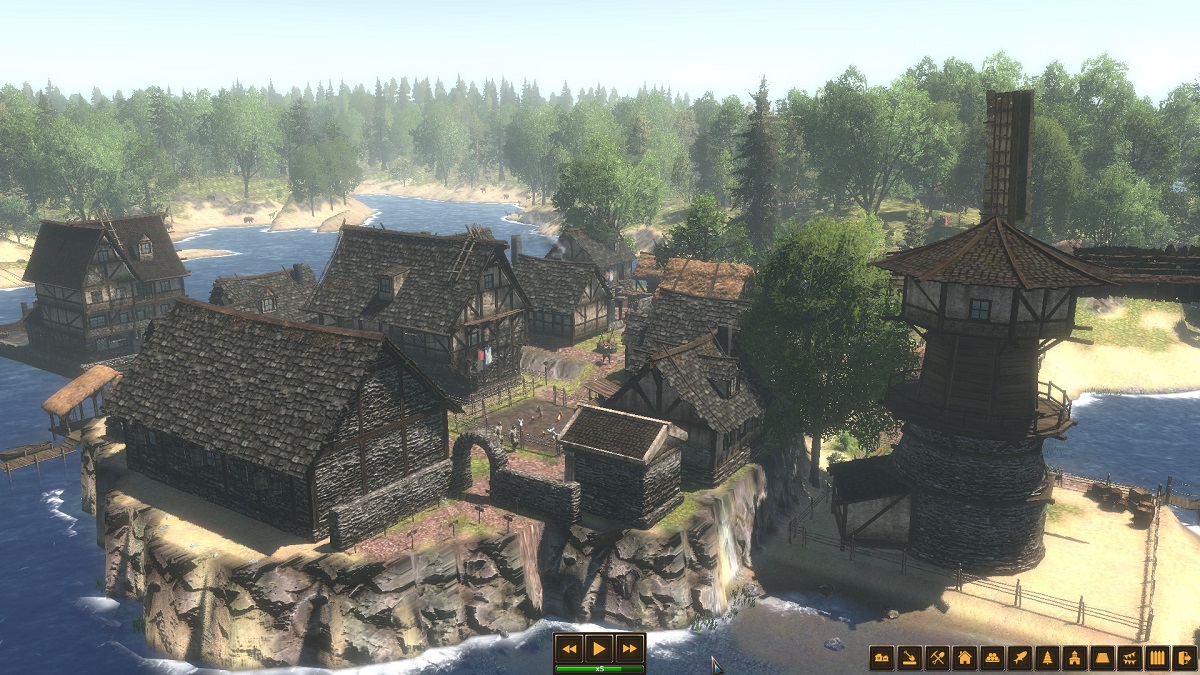Choose the crossed pickaxe and shovel icon
This screenshot has width=1200, height=675.
(937, 658)
